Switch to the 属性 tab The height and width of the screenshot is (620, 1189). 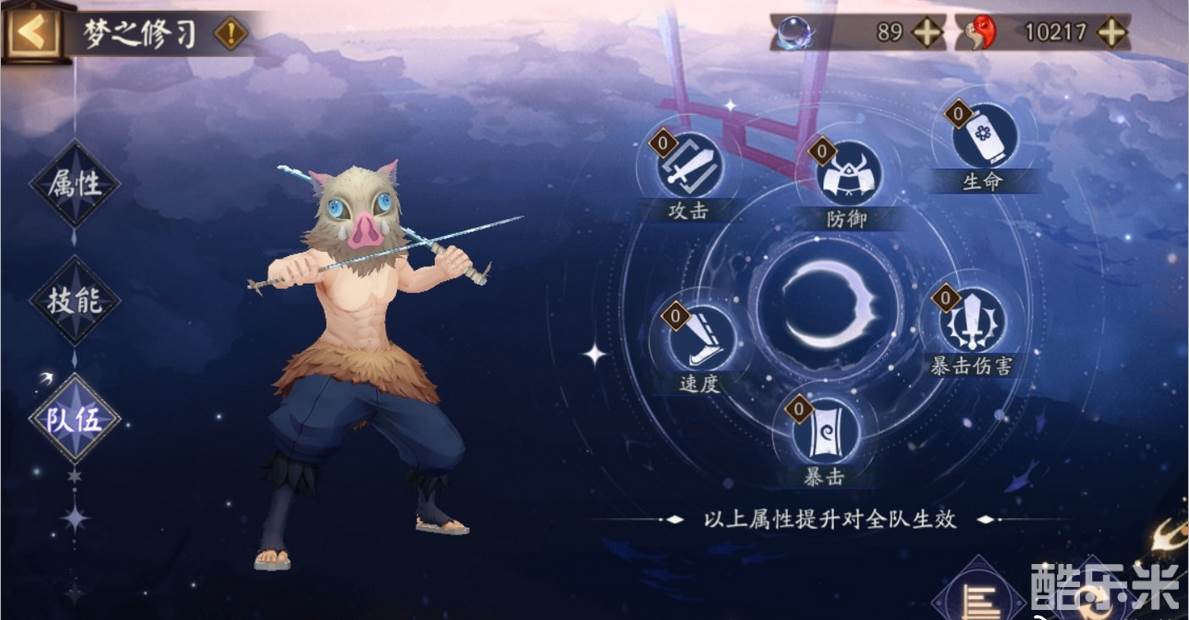(x=75, y=183)
